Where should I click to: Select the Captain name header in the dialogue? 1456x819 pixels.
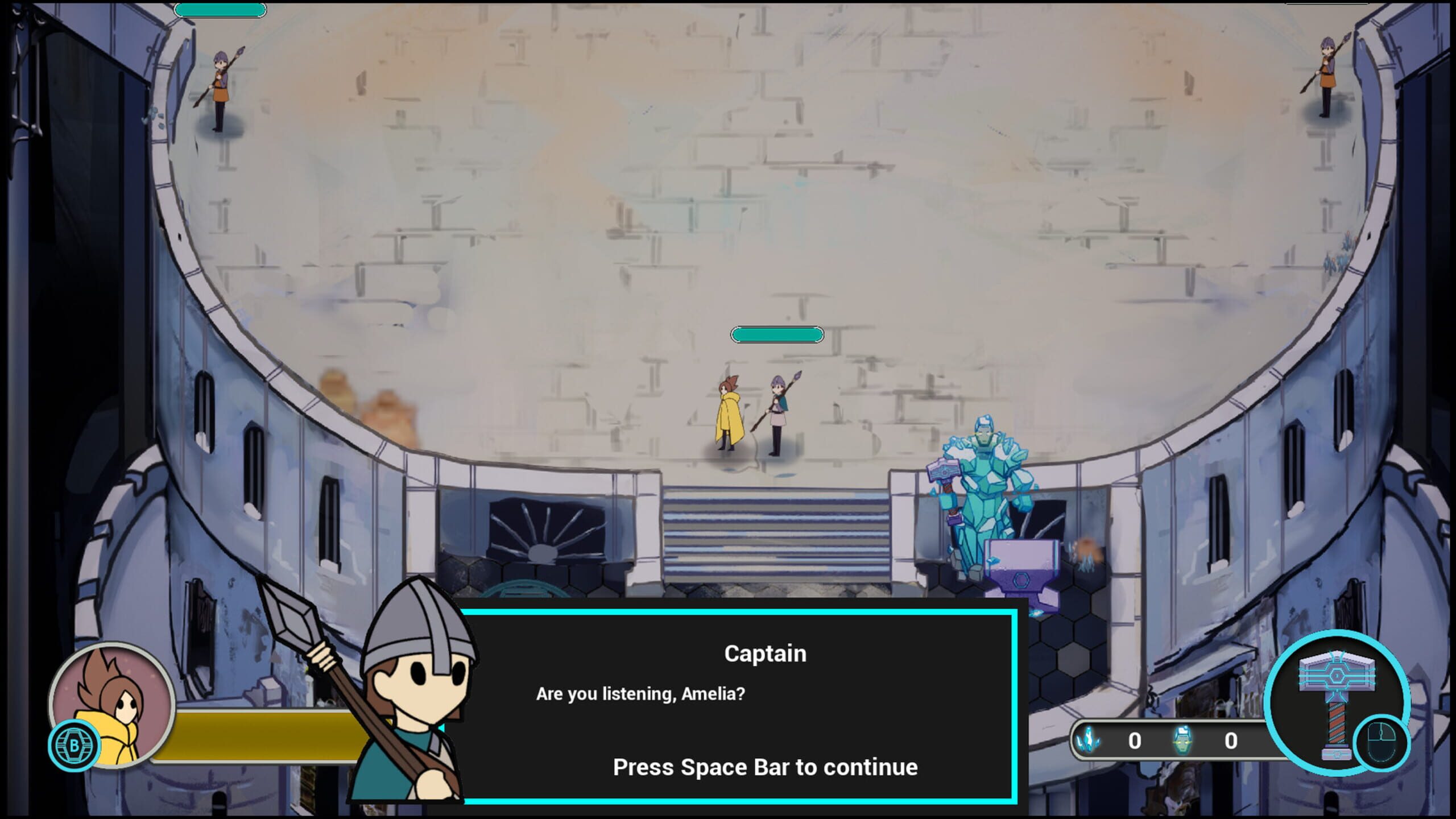(763, 653)
